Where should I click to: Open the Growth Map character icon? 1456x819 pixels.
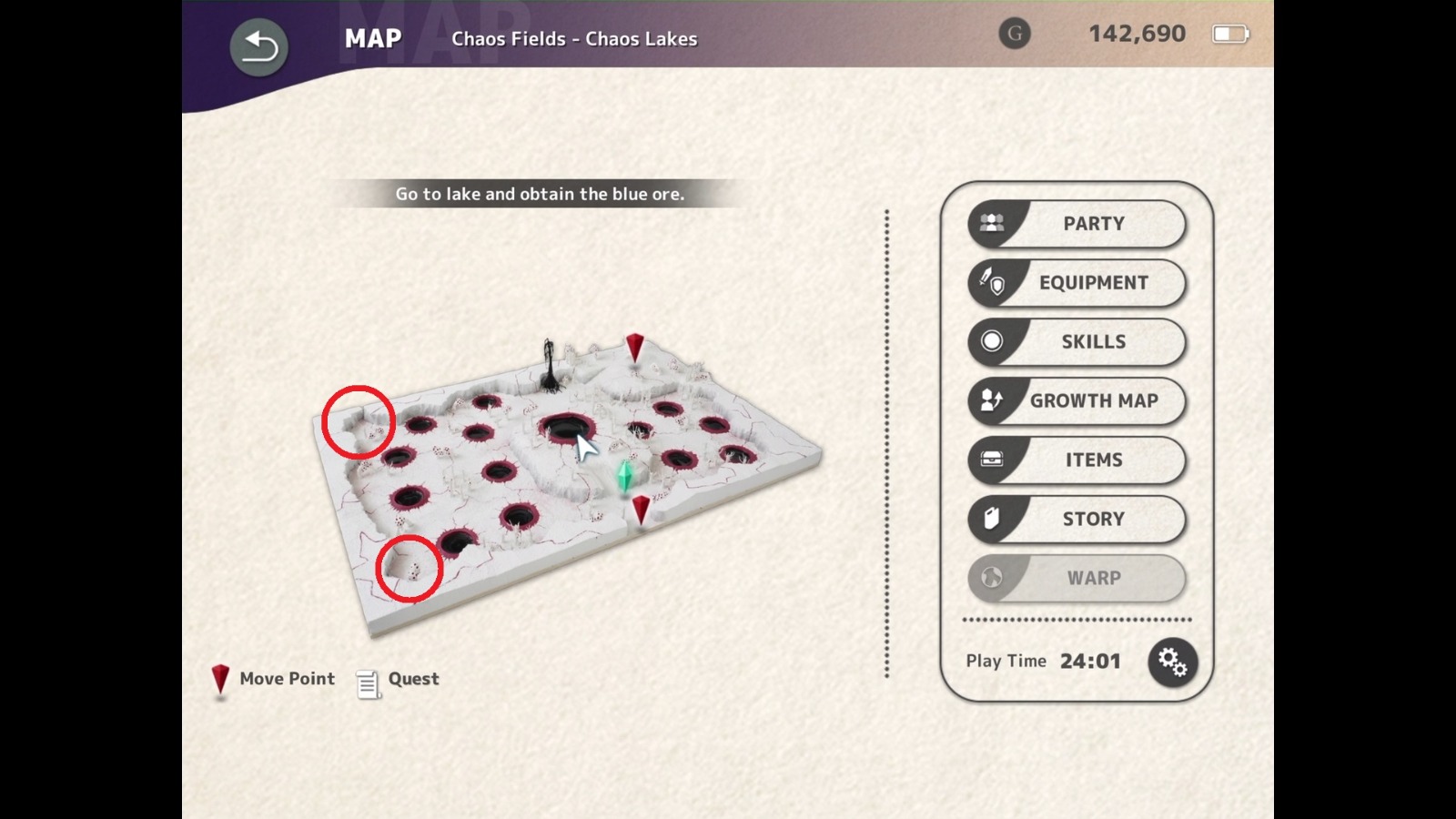[991, 400]
